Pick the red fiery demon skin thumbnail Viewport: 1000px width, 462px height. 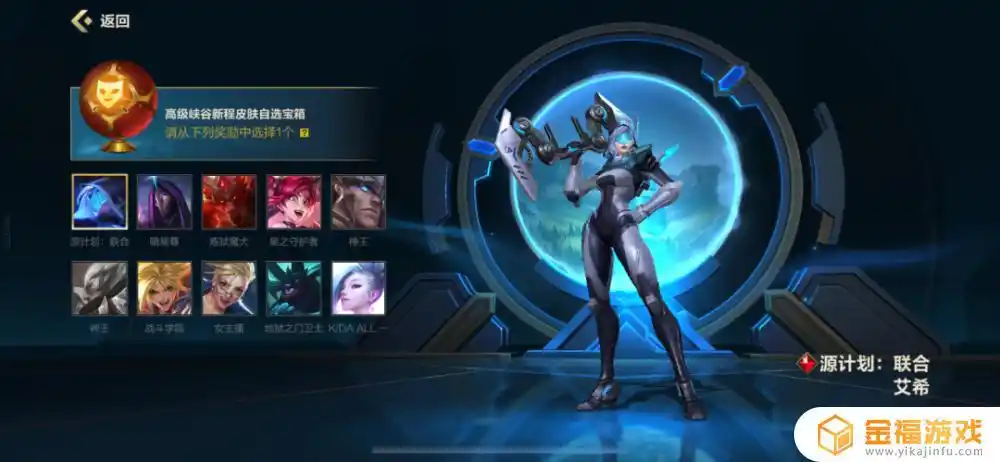229,202
